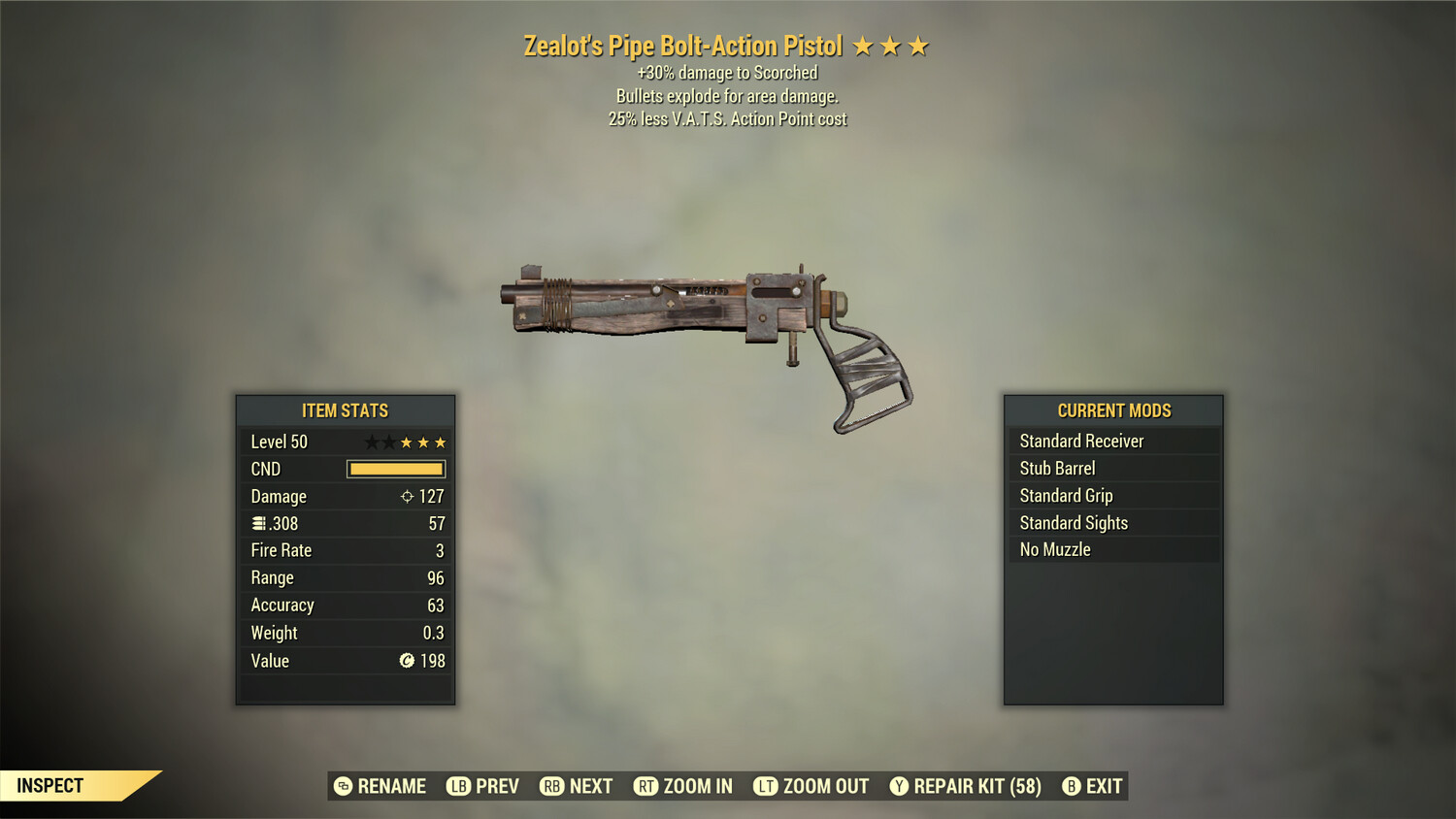
Task: Click the B button icon beside EXIT
Action: [1072, 786]
